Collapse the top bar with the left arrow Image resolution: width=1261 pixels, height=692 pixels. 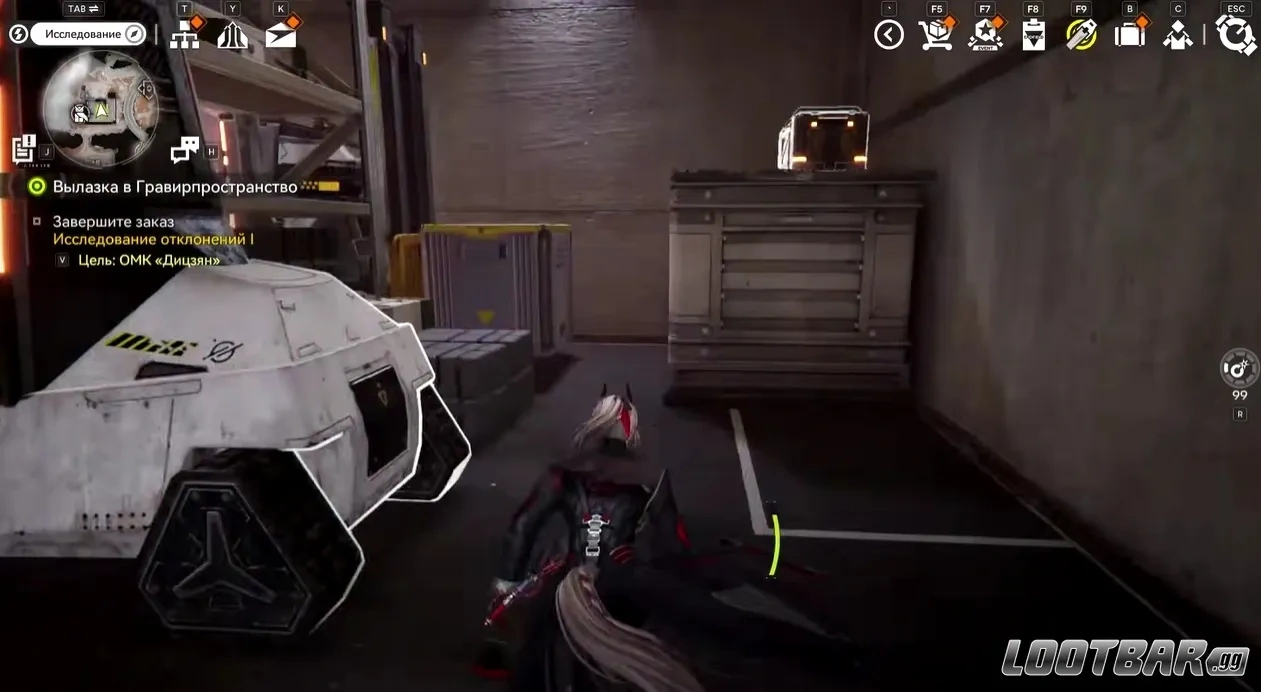click(888, 35)
